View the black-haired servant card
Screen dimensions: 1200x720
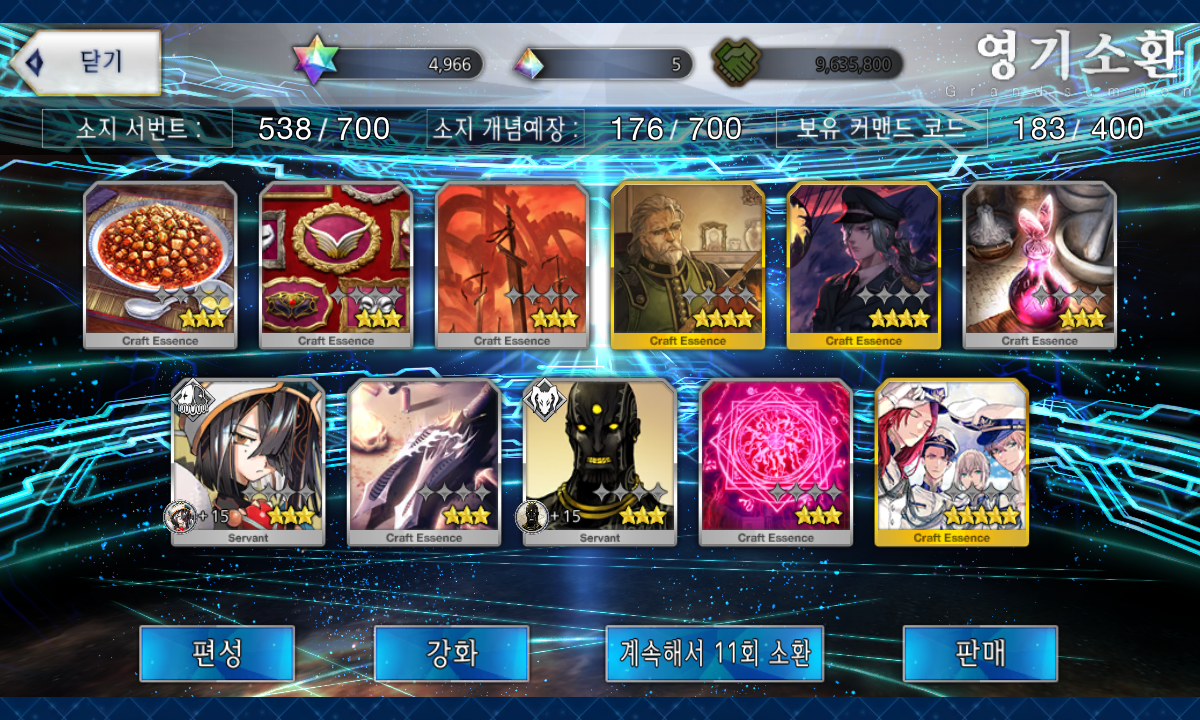[x=248, y=462]
